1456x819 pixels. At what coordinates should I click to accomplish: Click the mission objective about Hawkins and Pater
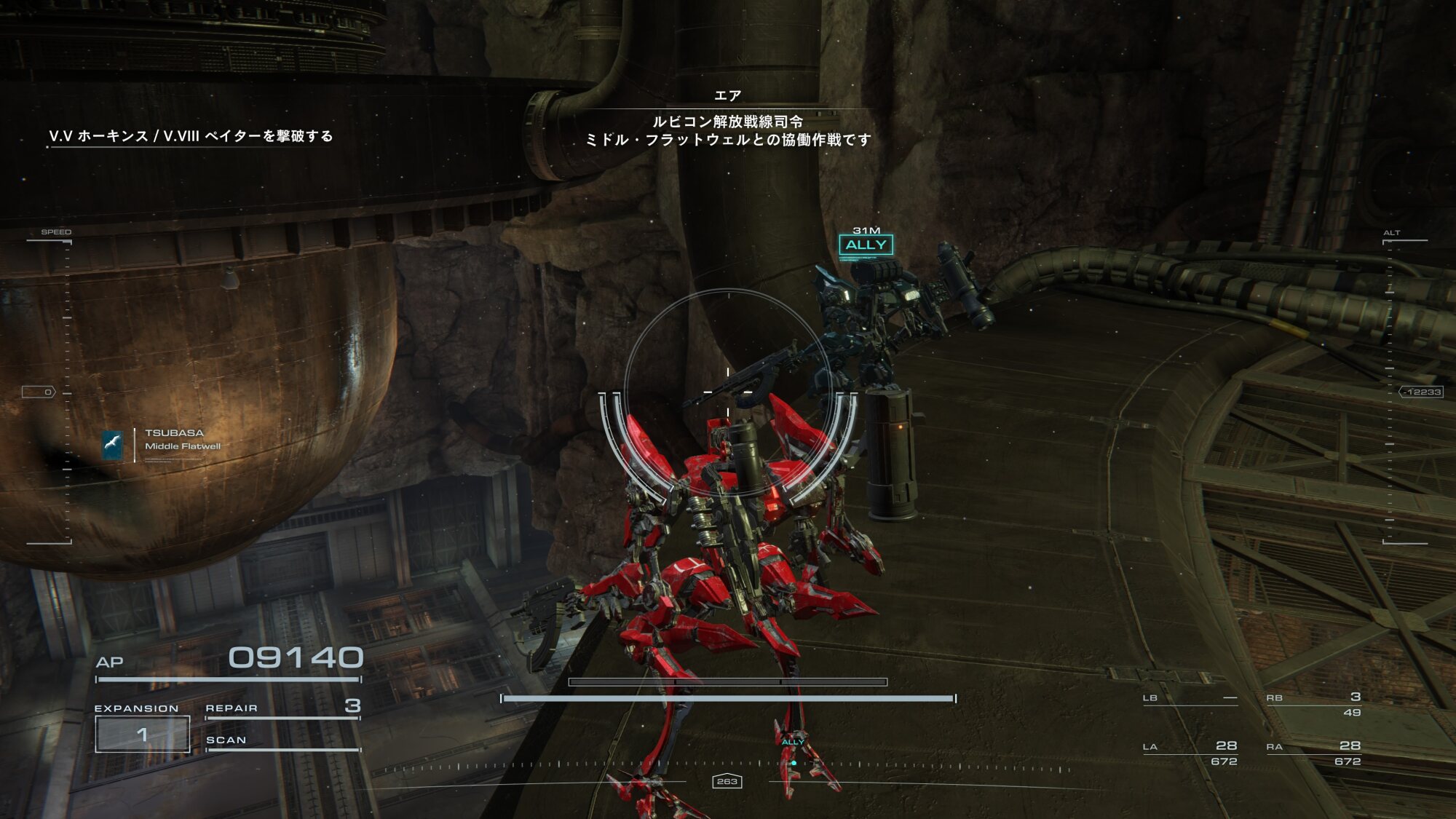[x=191, y=136]
